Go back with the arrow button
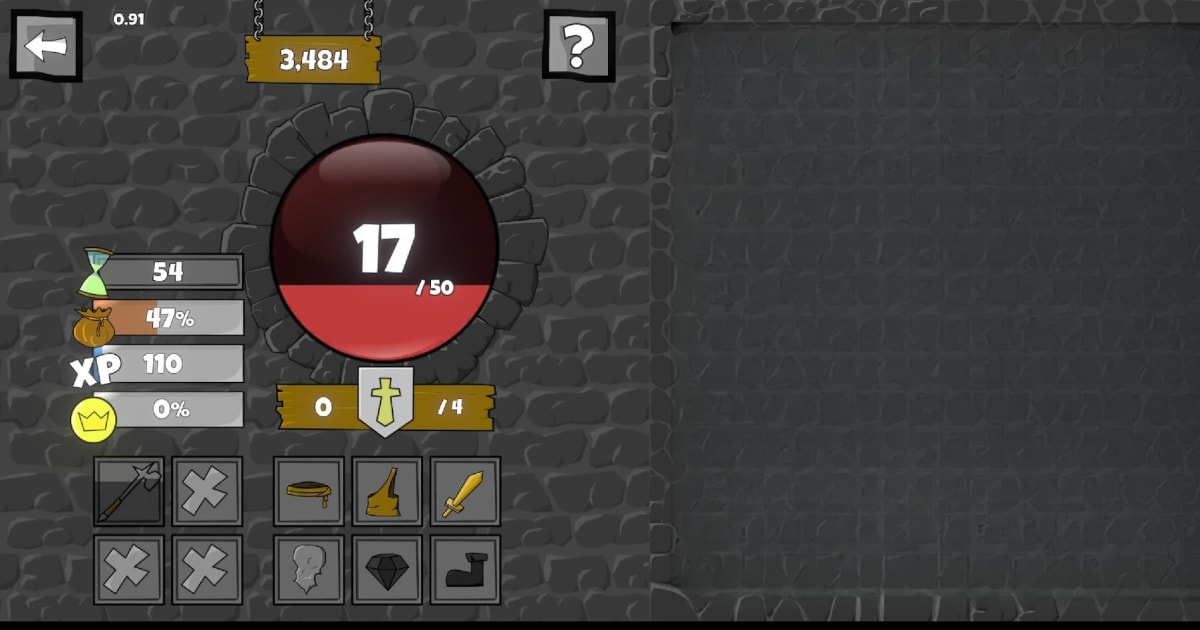The width and height of the screenshot is (1200, 630). [x=46, y=45]
